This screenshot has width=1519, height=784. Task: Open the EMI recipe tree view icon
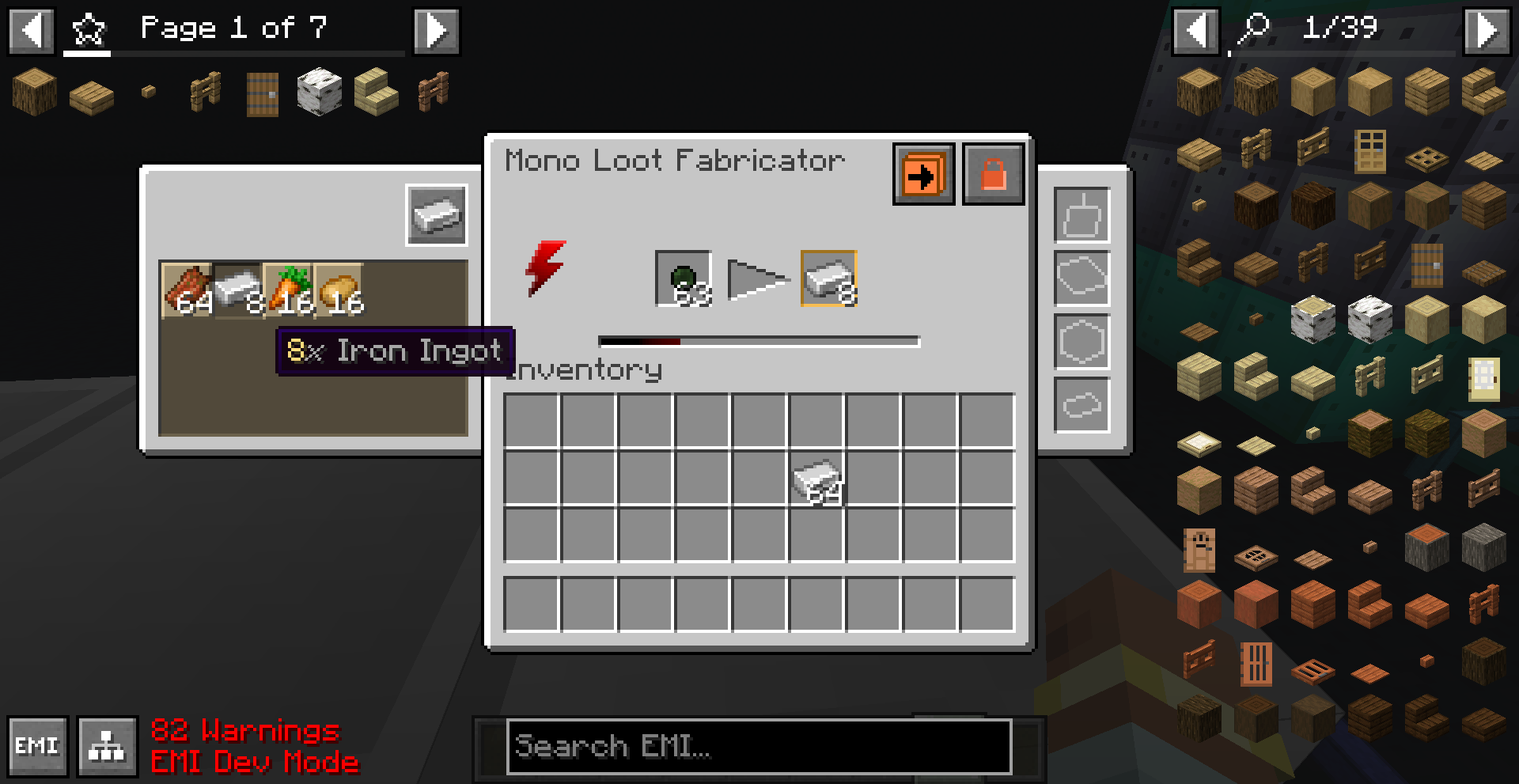108,744
